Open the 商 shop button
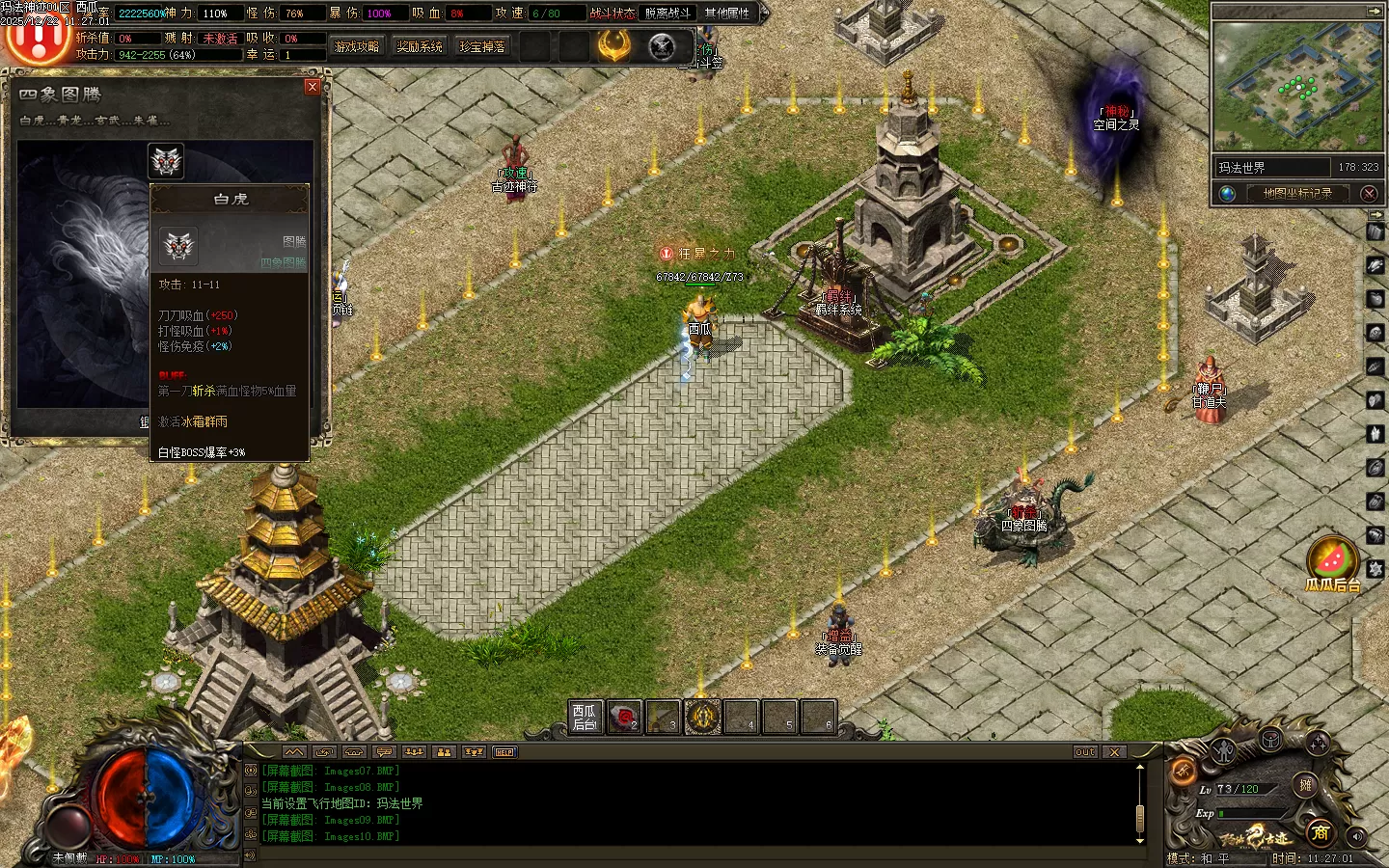The width and height of the screenshot is (1389, 868). [x=1320, y=831]
